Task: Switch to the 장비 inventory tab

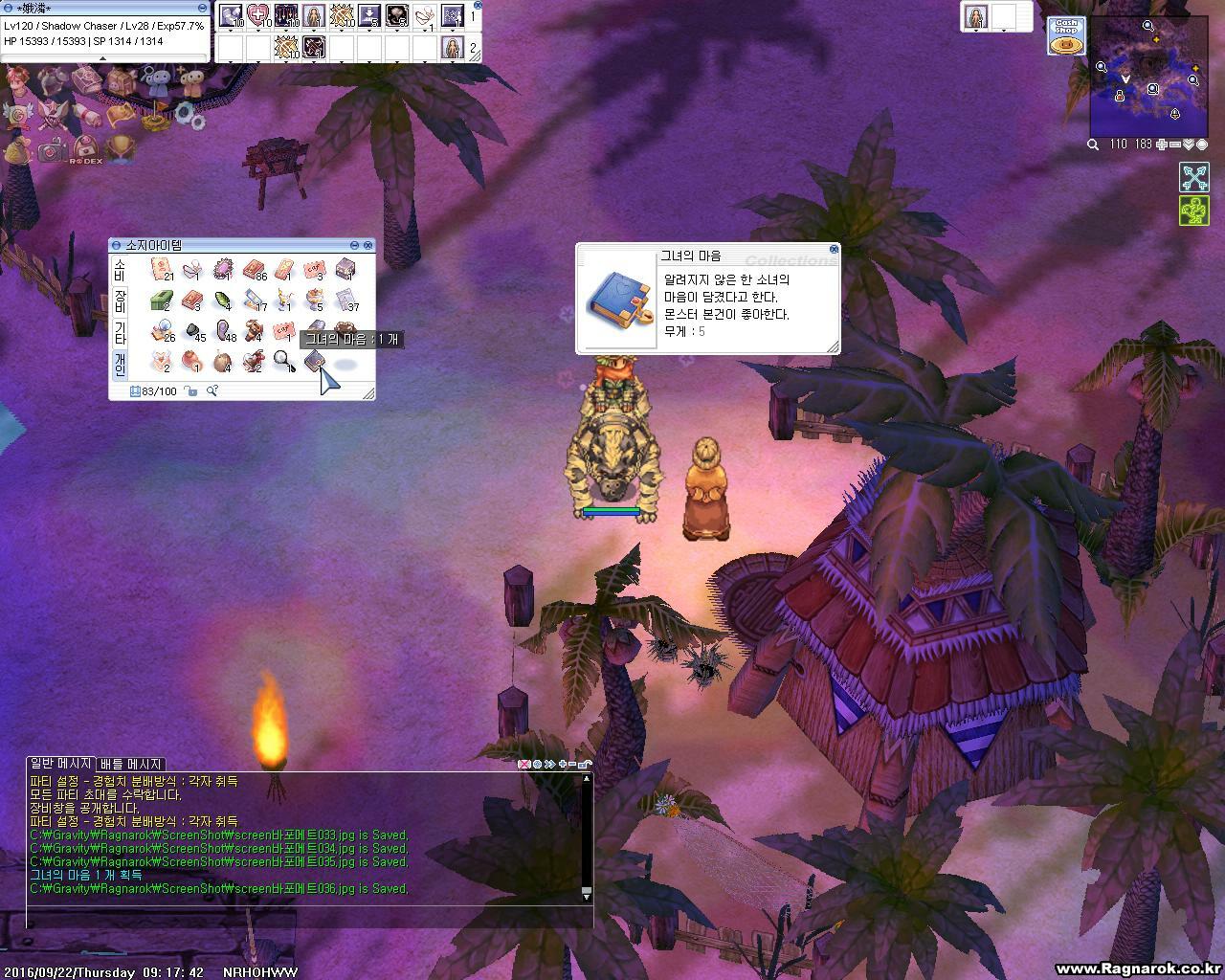Action: click(120, 301)
